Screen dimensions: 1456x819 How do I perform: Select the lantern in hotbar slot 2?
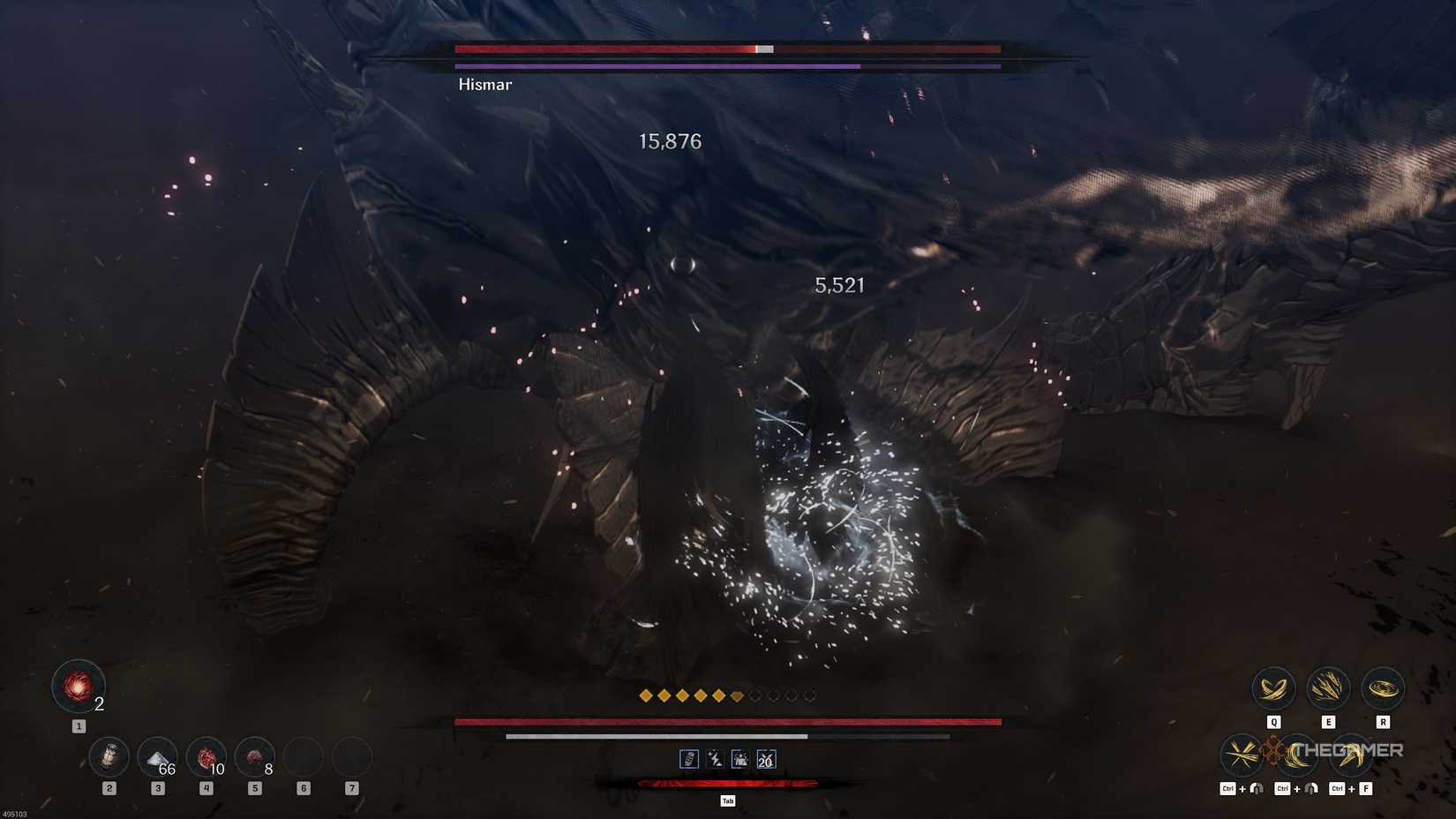[109, 755]
